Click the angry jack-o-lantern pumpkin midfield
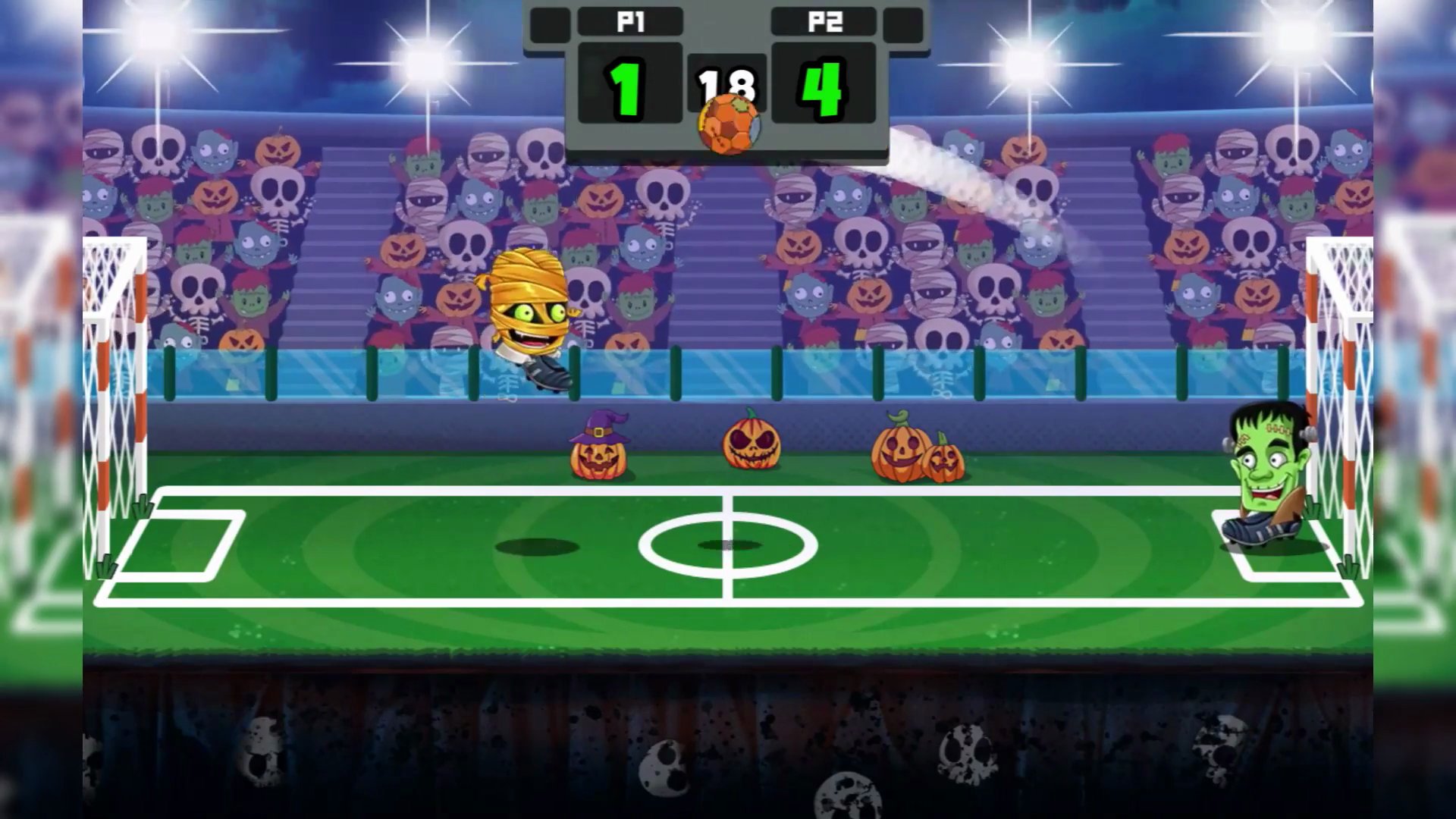Viewport: 1456px width, 819px height. click(x=751, y=444)
